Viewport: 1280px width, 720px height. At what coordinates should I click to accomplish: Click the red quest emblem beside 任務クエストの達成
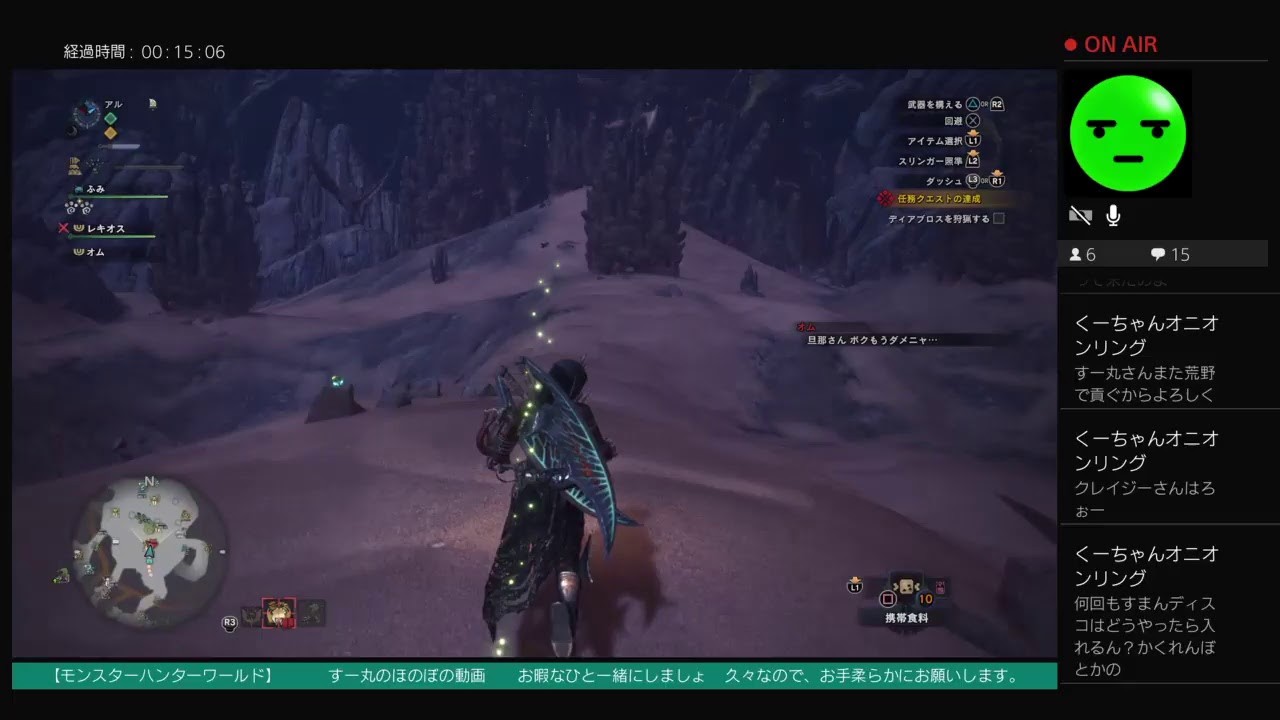click(885, 199)
